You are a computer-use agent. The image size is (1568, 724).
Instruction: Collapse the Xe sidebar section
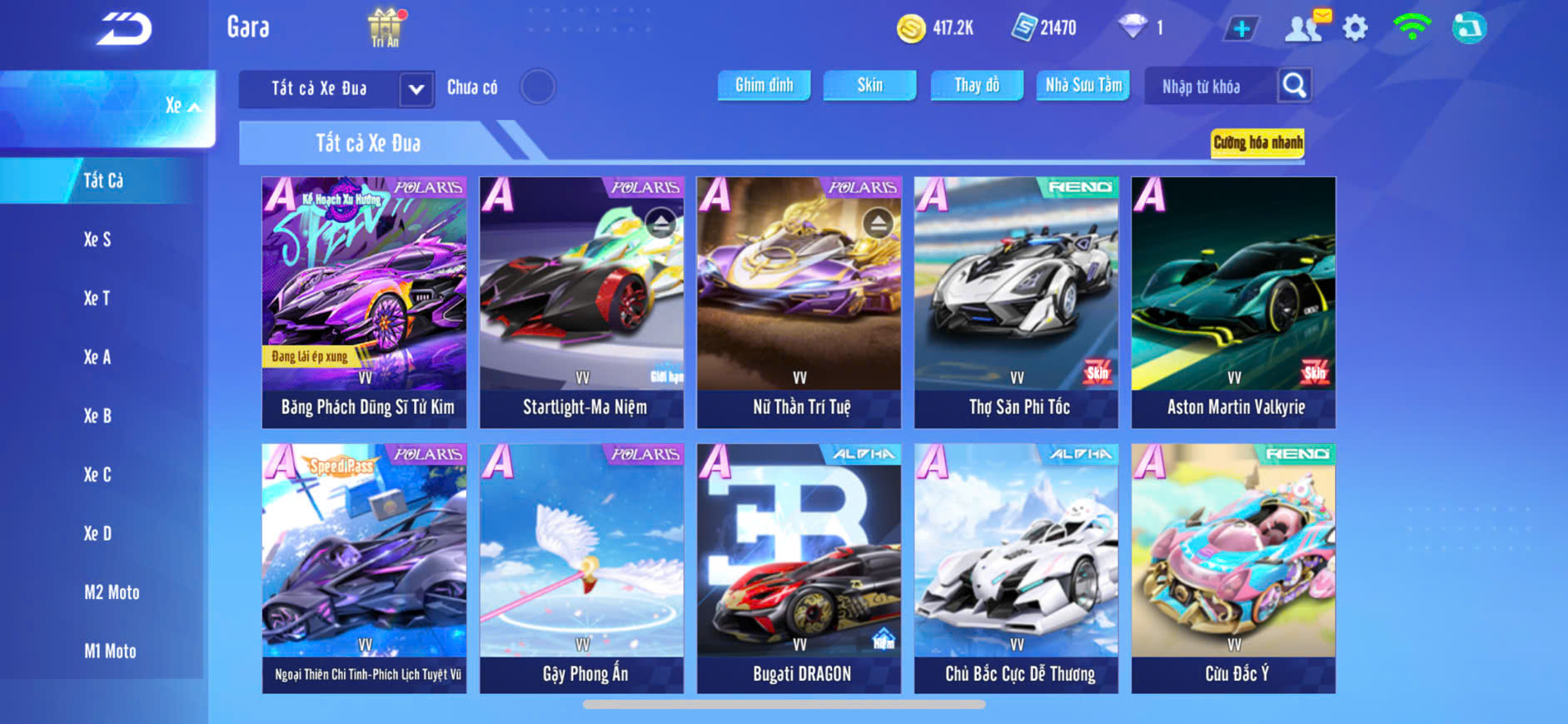183,106
